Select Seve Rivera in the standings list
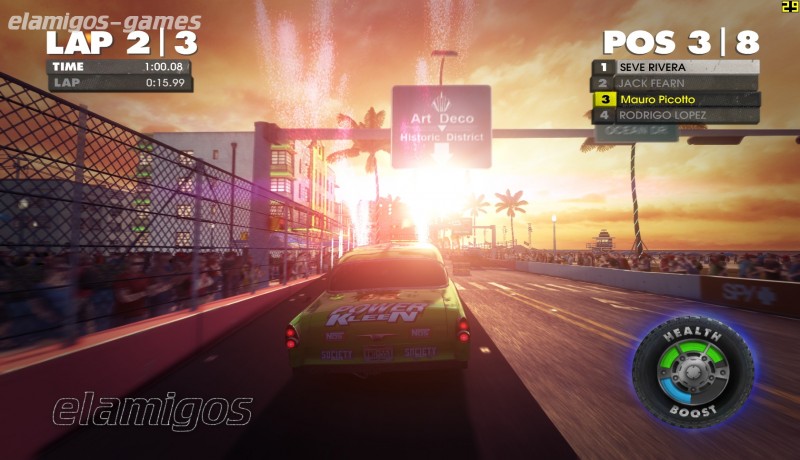800x460 pixels. coord(676,67)
